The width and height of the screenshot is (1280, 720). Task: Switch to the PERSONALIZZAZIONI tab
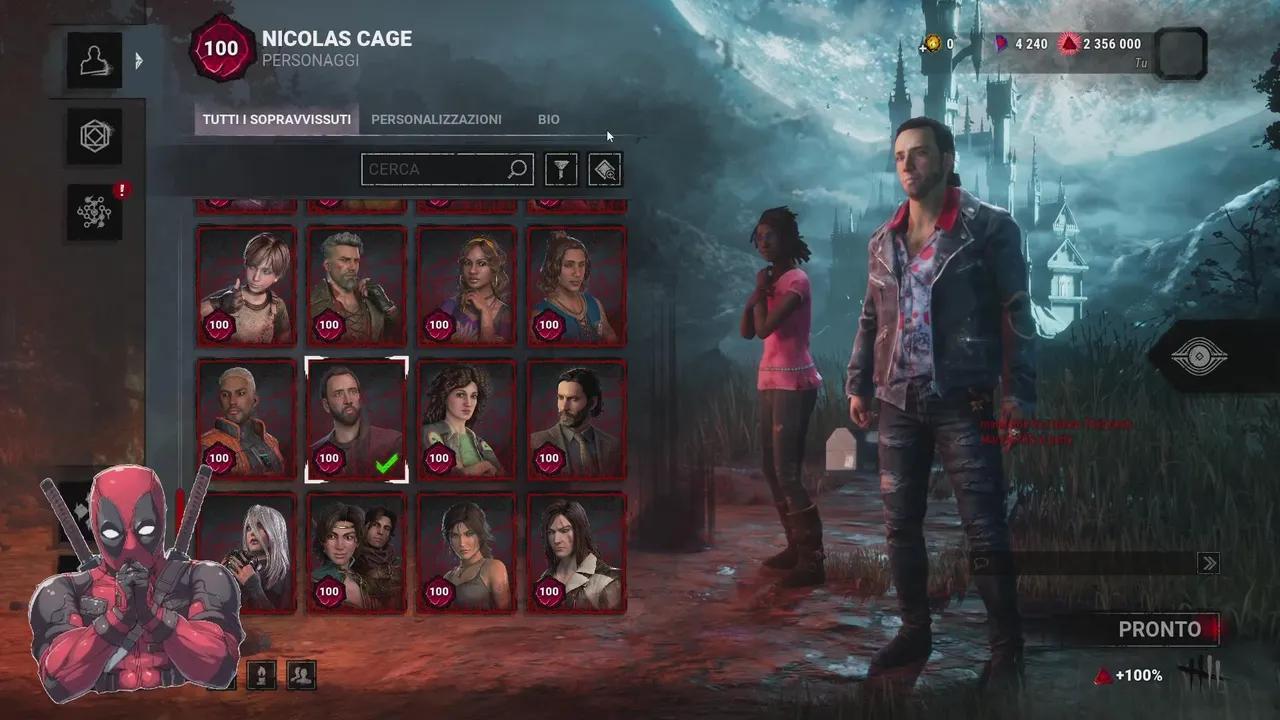[x=436, y=119]
